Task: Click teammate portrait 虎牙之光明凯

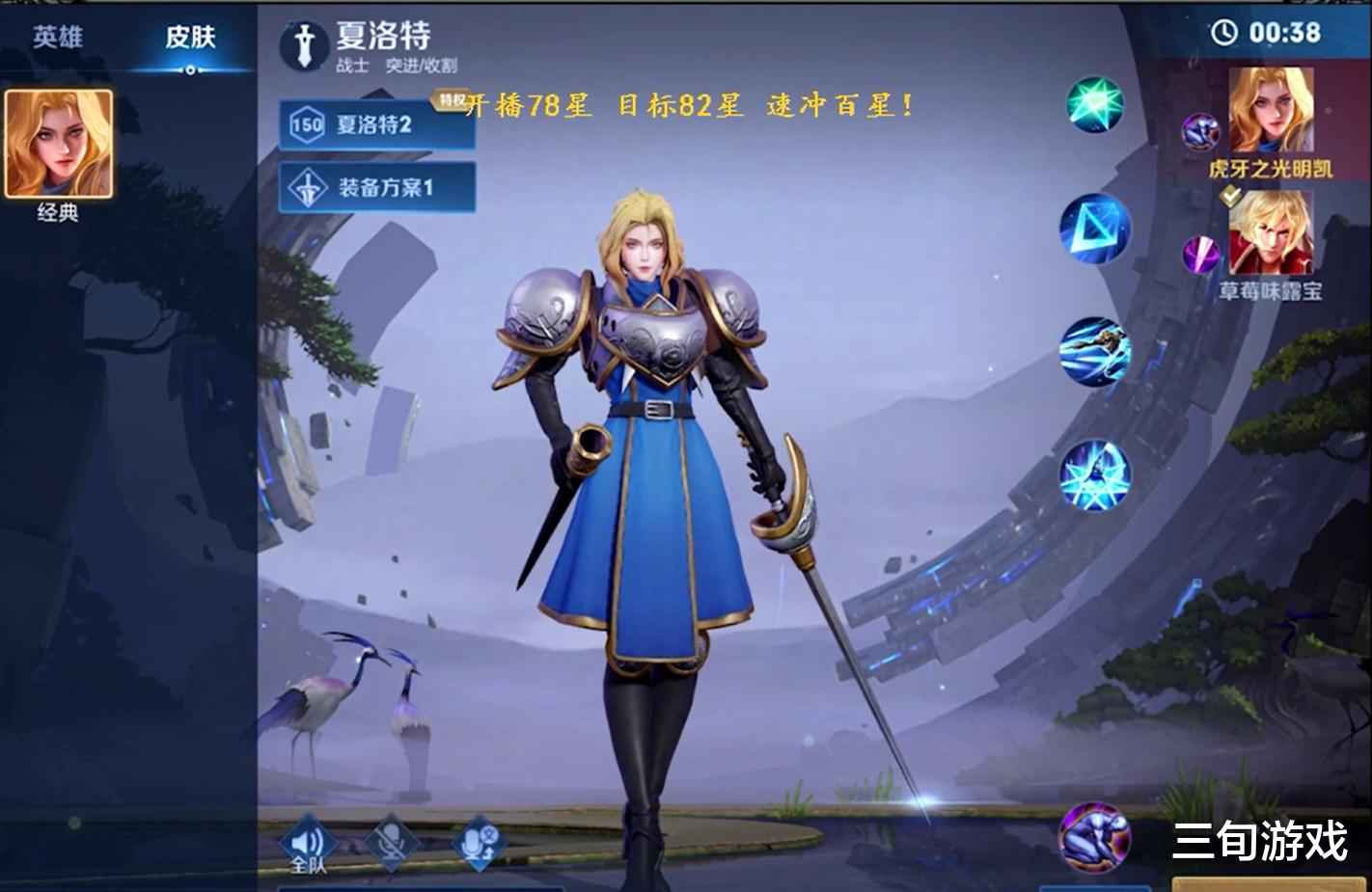Action: click(1270, 111)
